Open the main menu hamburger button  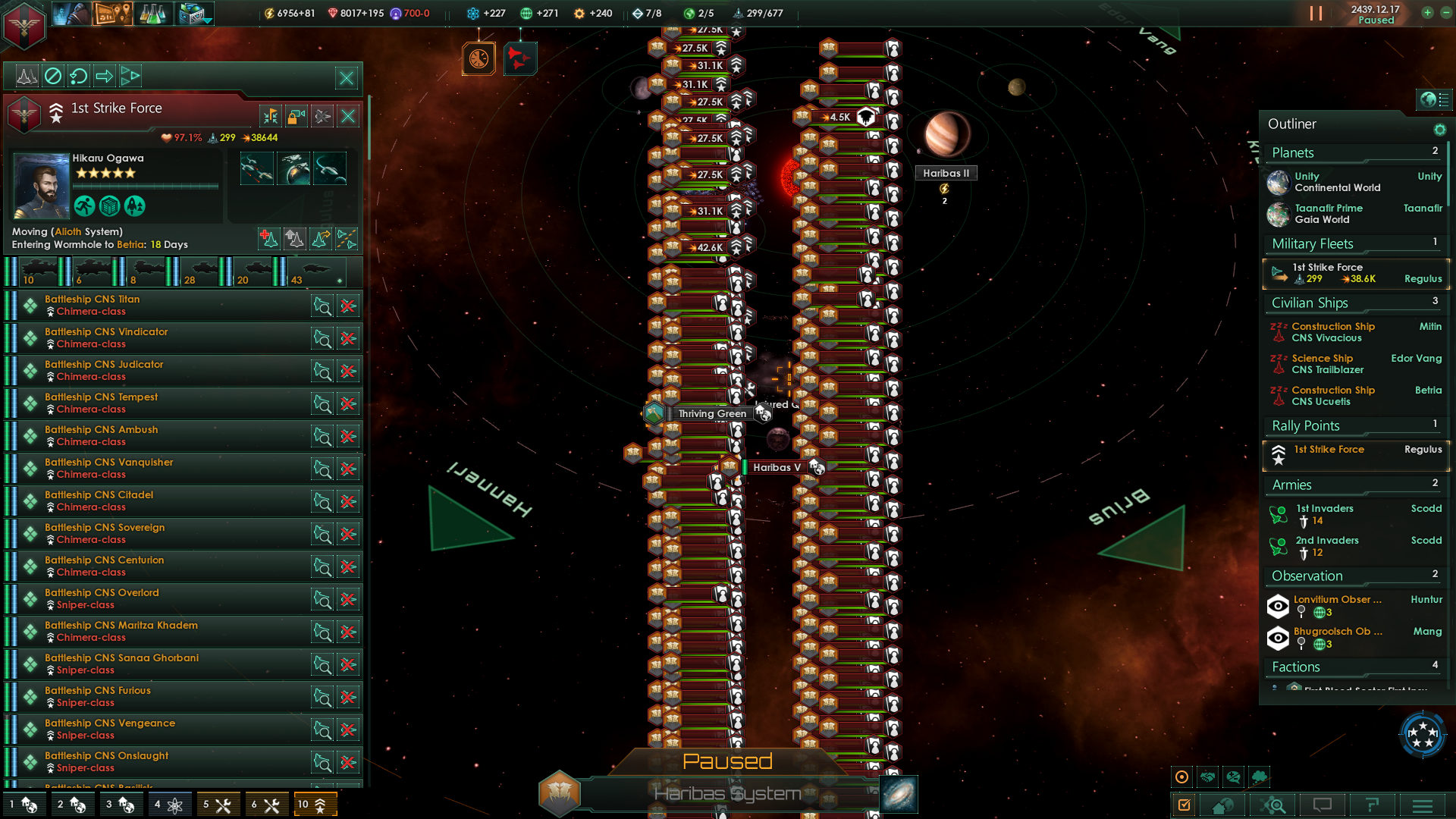(1423, 805)
